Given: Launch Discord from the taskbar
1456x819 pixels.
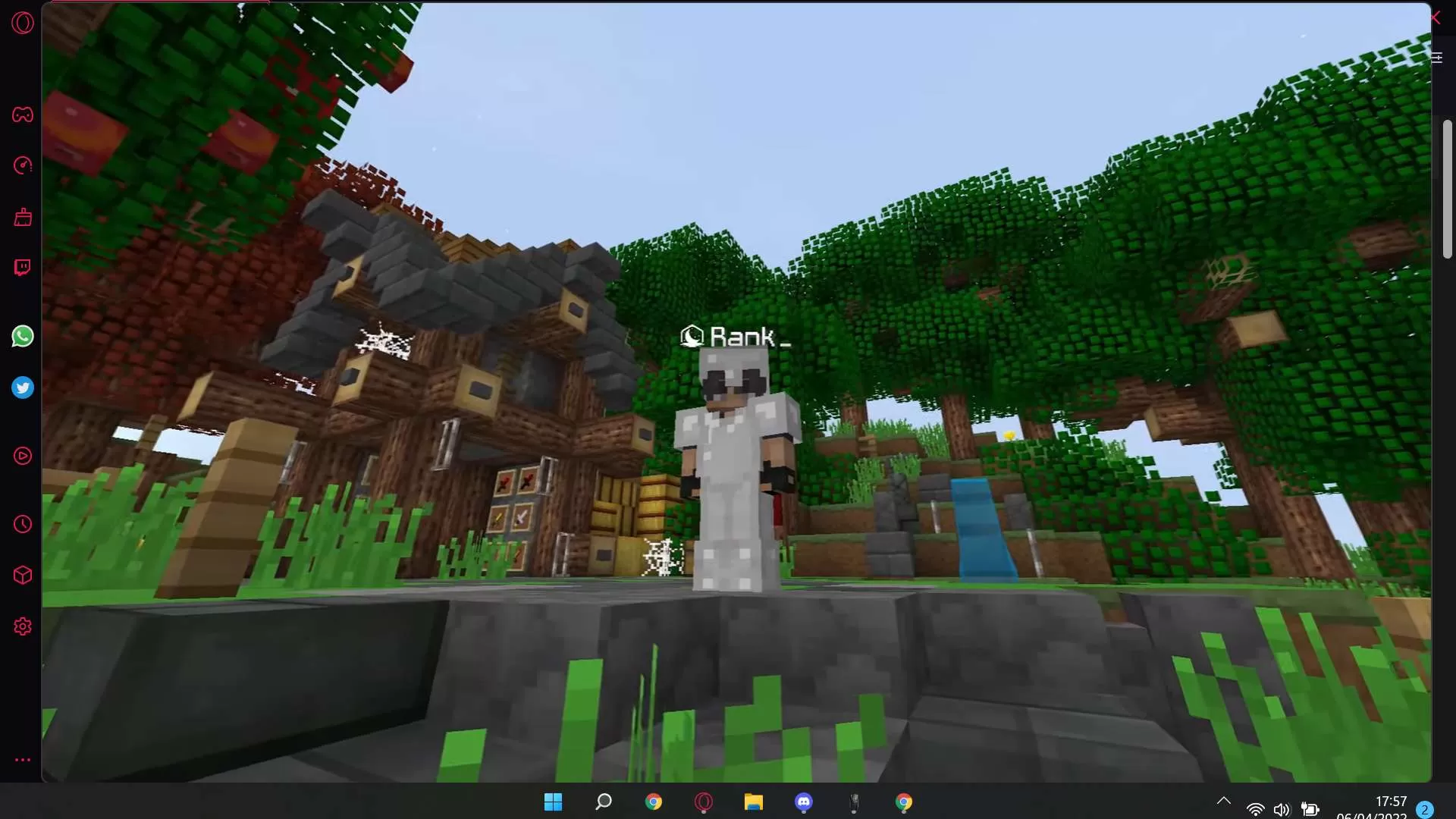Looking at the screenshot, I should (x=804, y=802).
